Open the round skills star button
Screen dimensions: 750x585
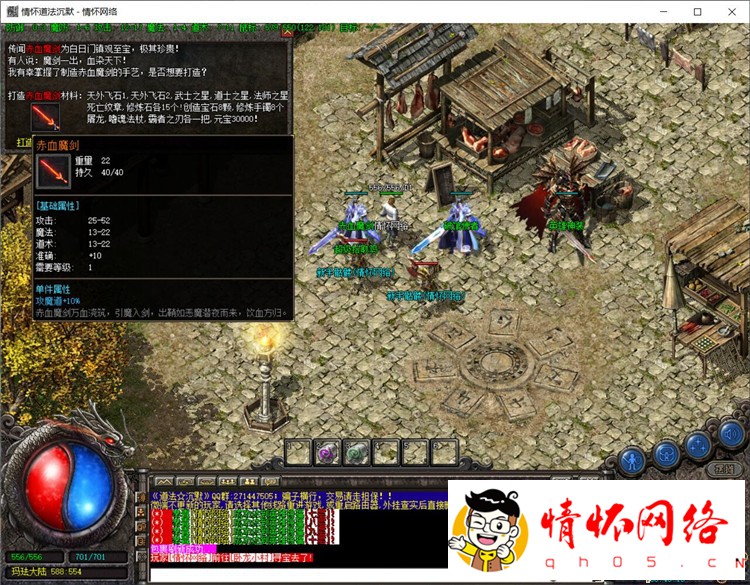click(698, 449)
